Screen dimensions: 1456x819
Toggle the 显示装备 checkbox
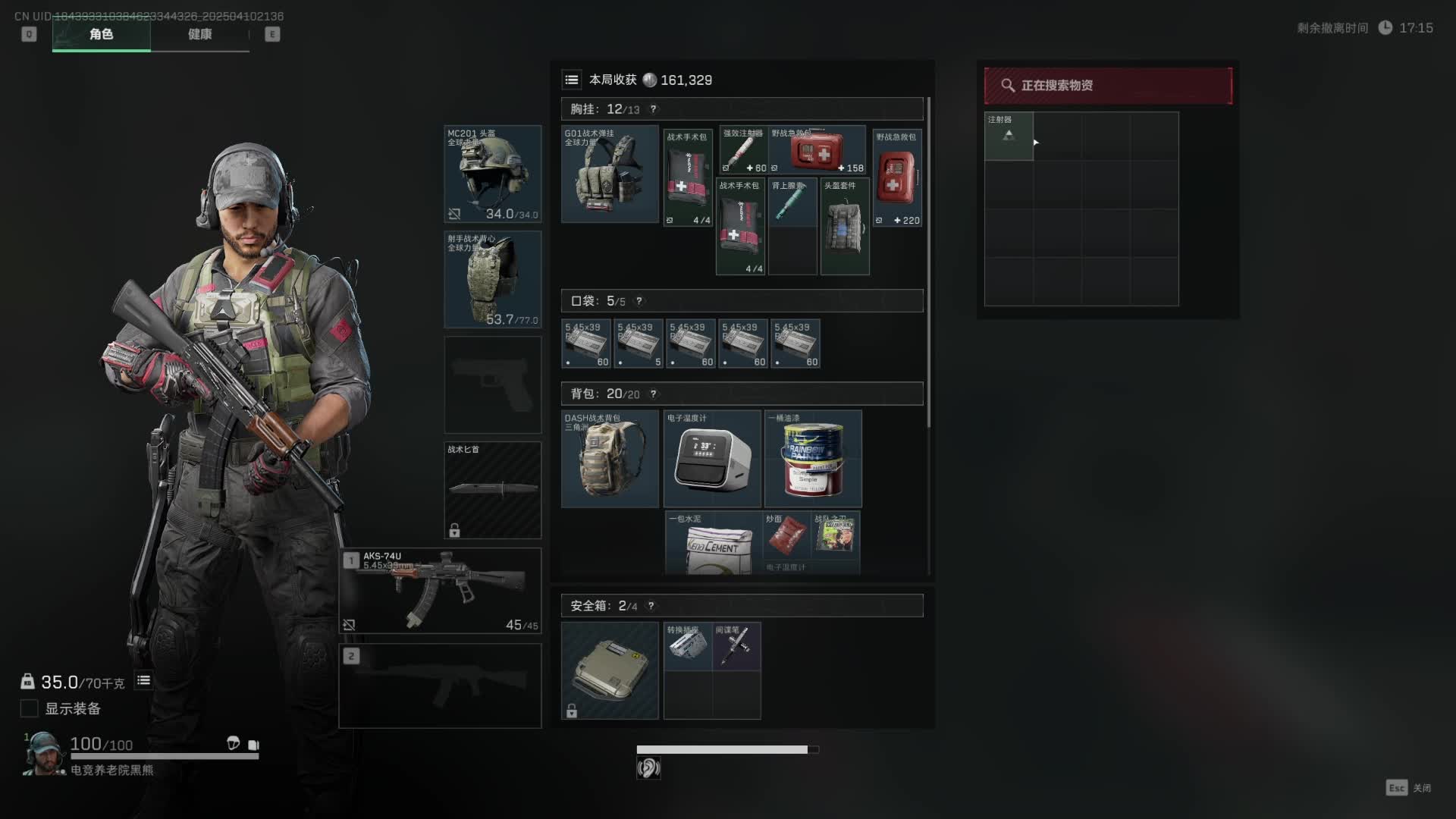coord(30,708)
